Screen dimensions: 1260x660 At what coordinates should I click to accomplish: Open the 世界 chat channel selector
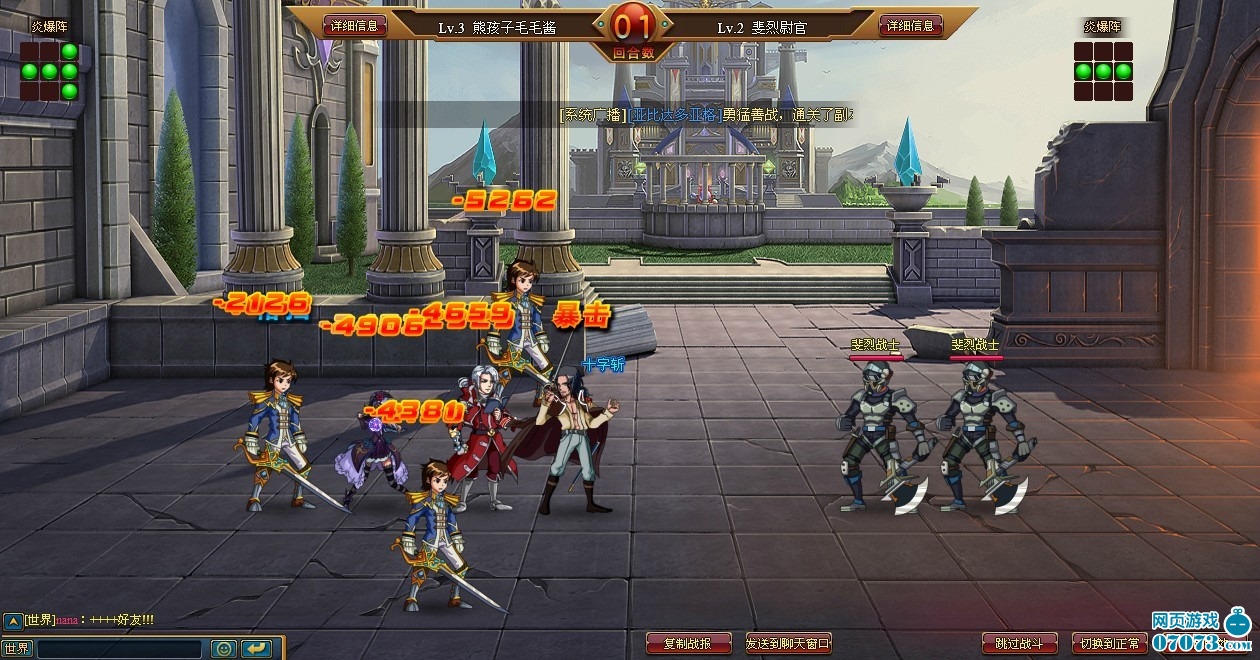click(x=17, y=648)
